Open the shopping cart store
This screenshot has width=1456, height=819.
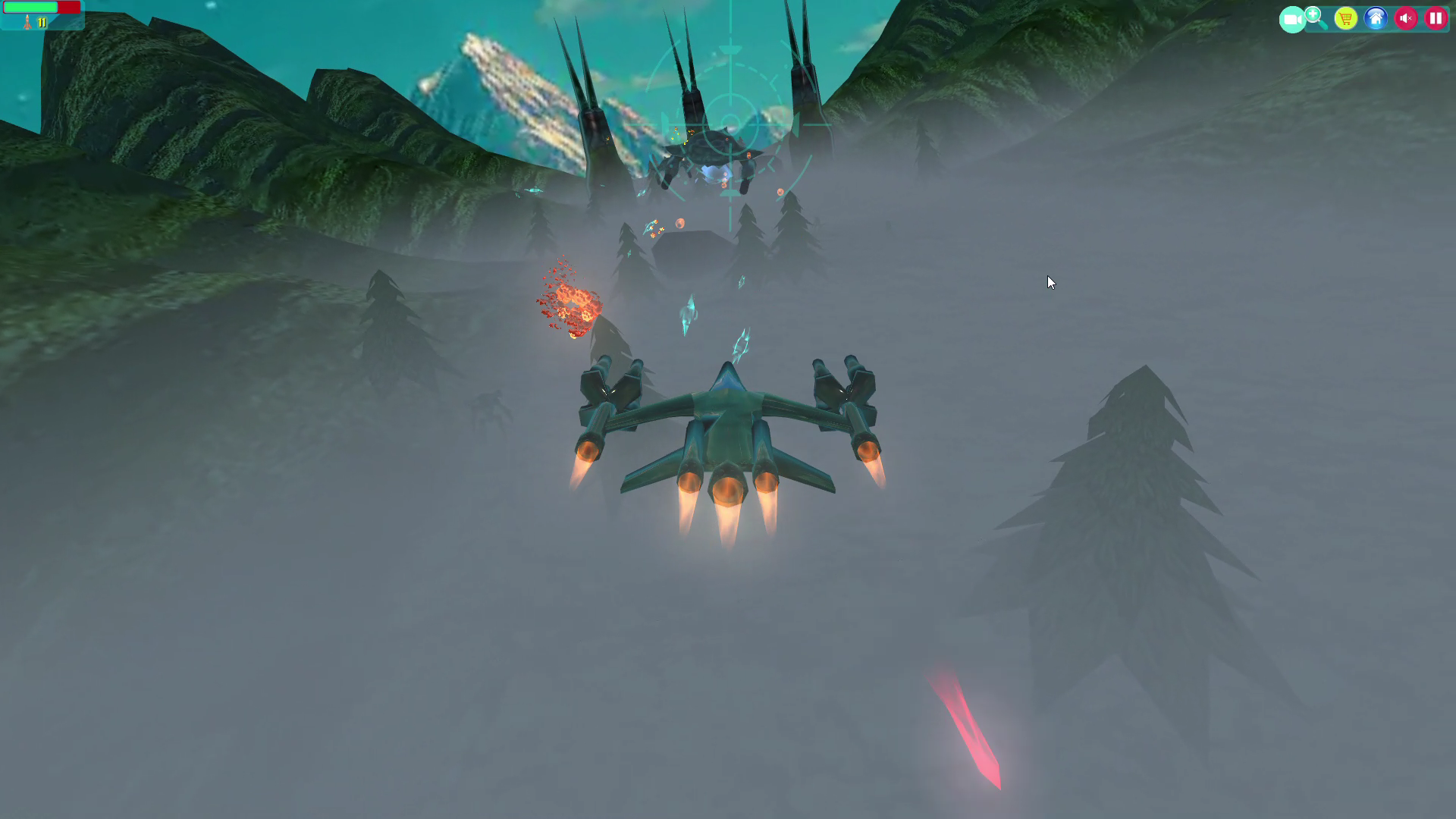(1345, 18)
